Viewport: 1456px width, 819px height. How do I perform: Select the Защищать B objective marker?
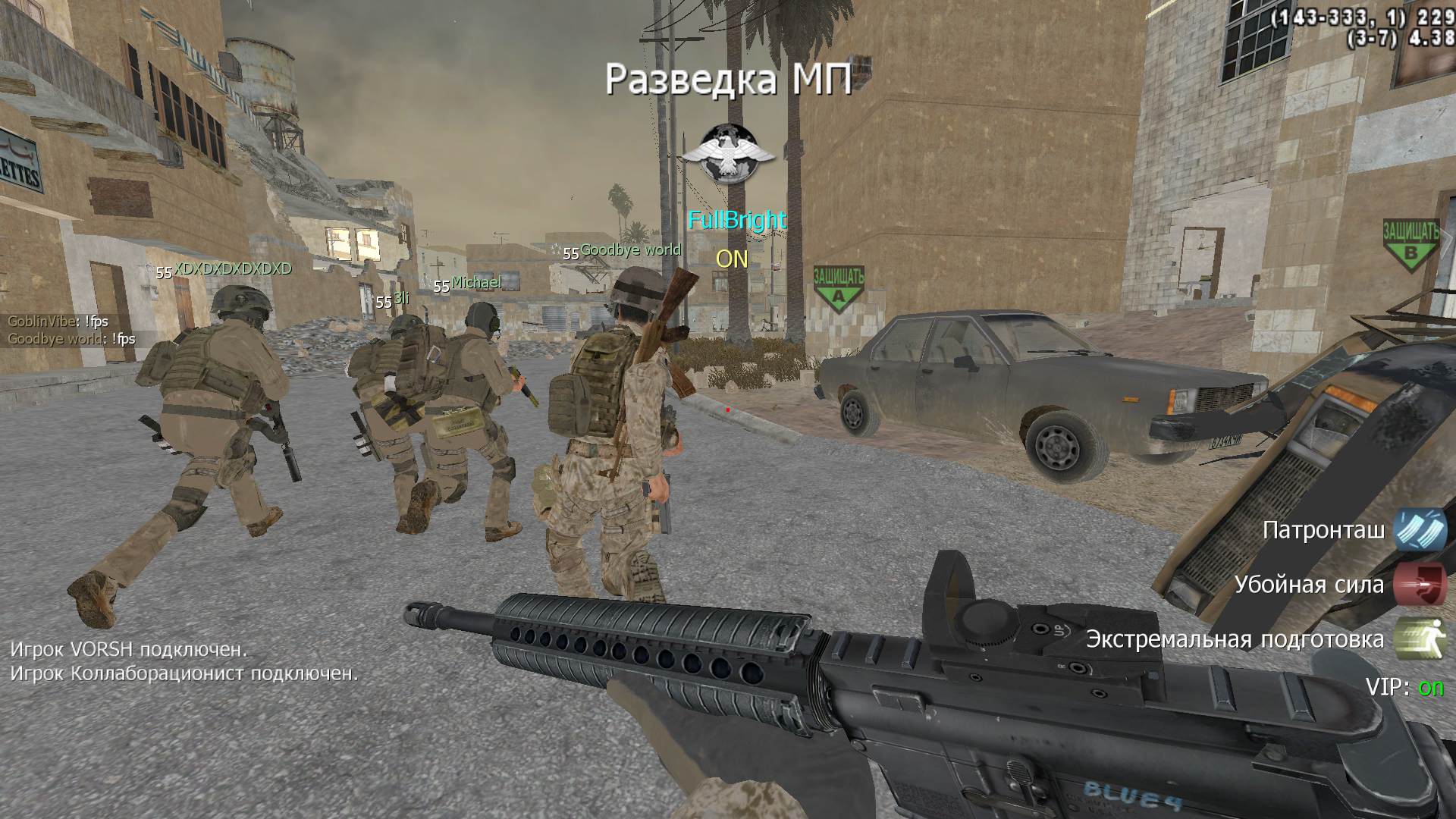(x=1410, y=243)
